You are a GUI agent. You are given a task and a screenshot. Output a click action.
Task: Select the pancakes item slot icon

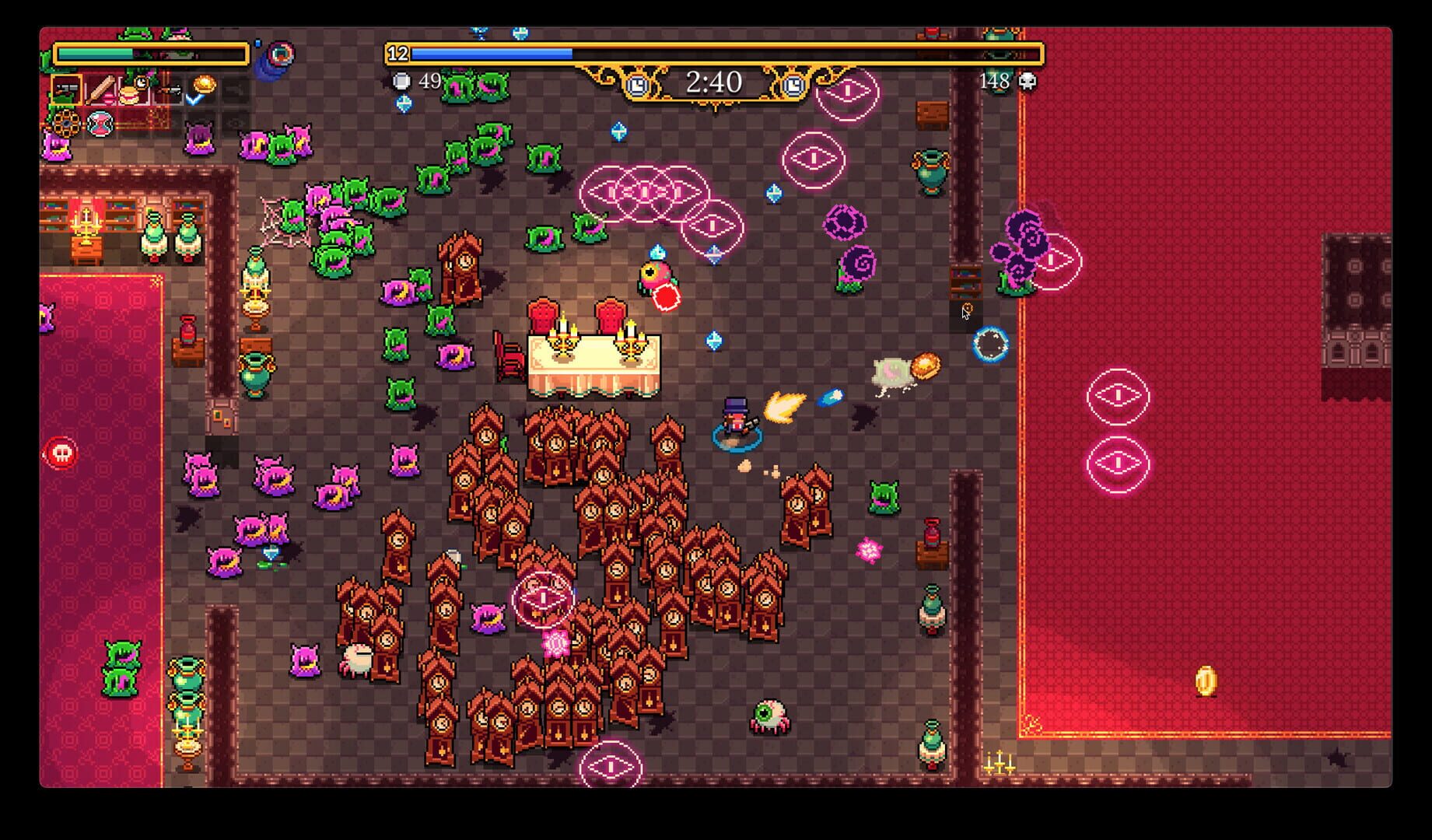pos(129,95)
